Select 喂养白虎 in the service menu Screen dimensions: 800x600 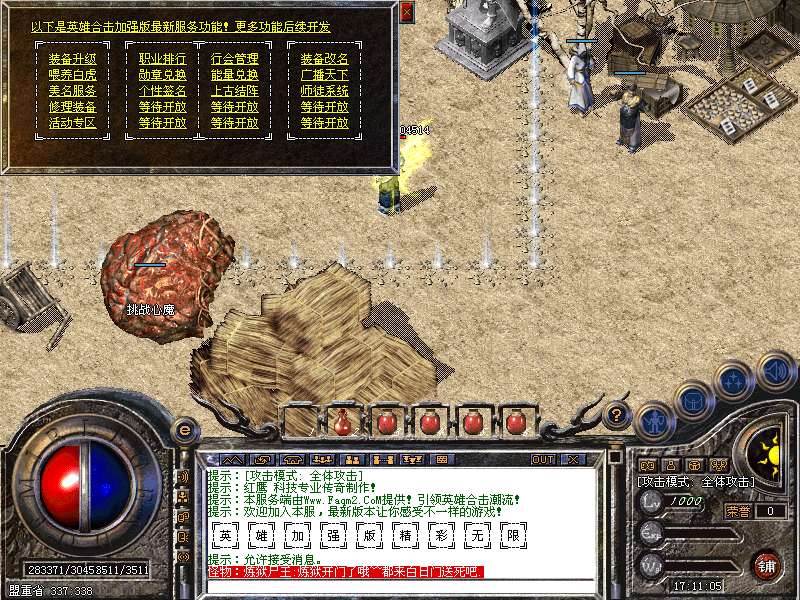(73, 75)
